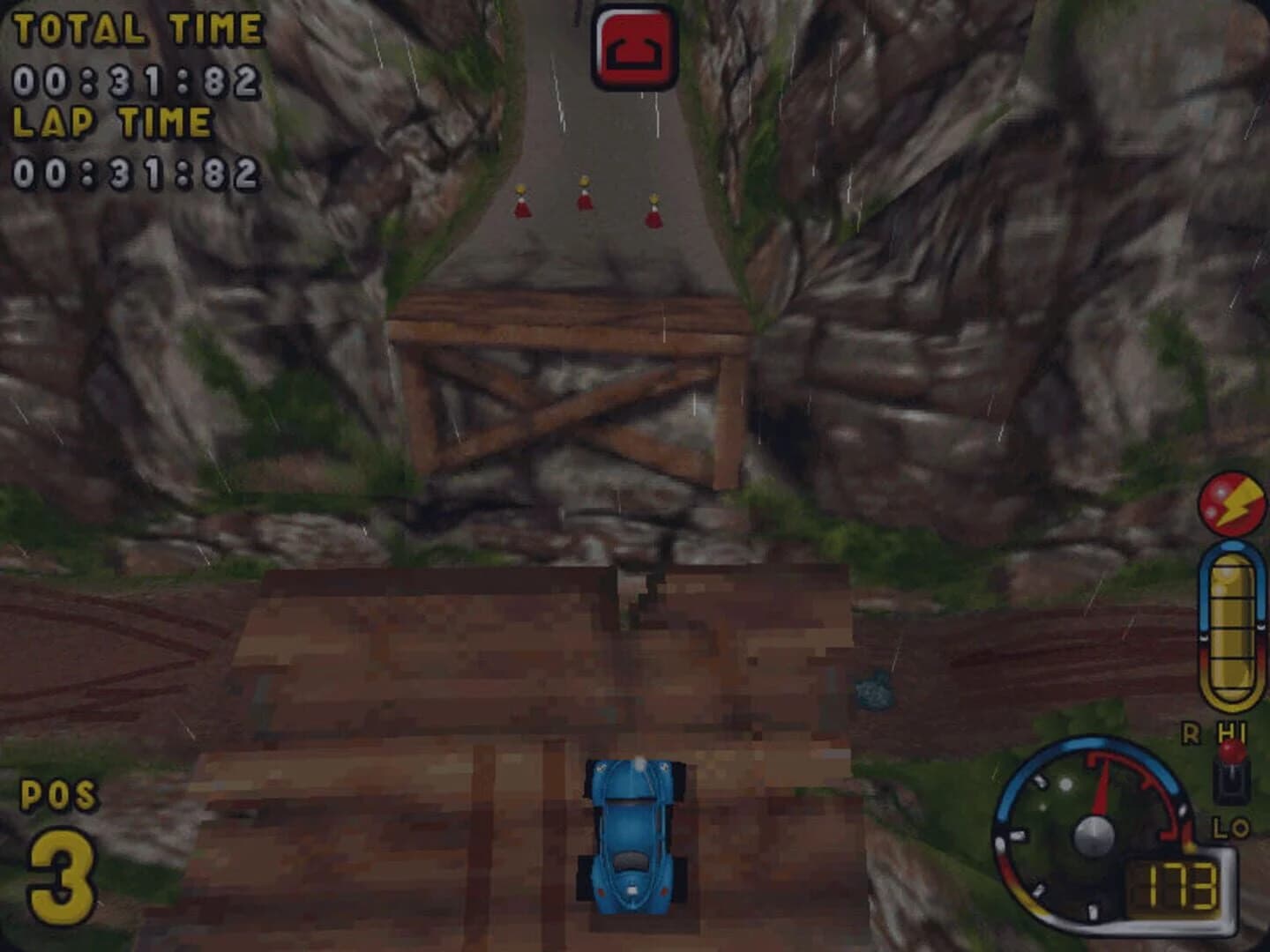Open the HI gear selector label
This screenshot has height=952, width=1270.
tap(1232, 730)
